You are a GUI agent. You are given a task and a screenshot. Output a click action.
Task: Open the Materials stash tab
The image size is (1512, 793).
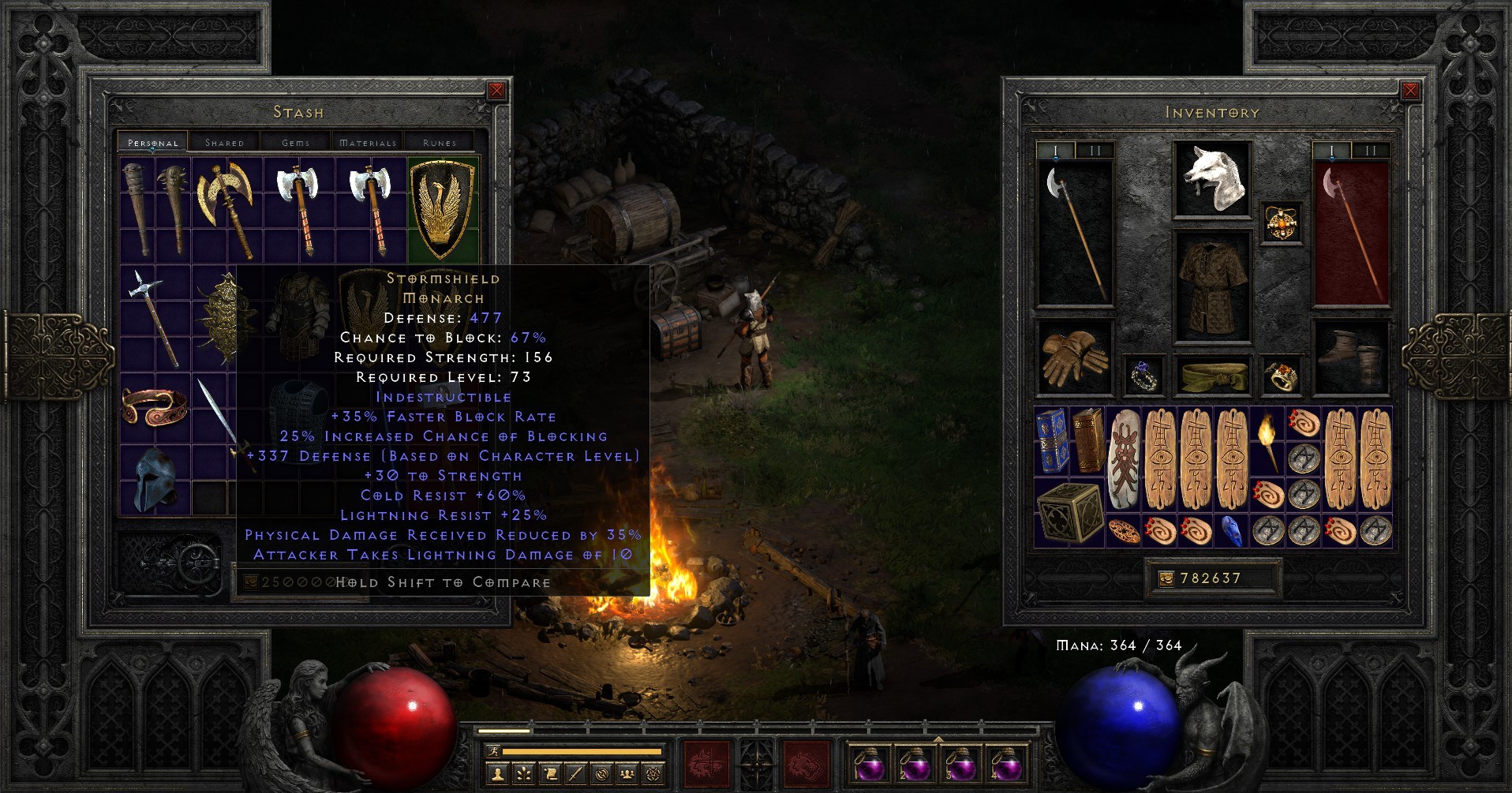tap(367, 143)
